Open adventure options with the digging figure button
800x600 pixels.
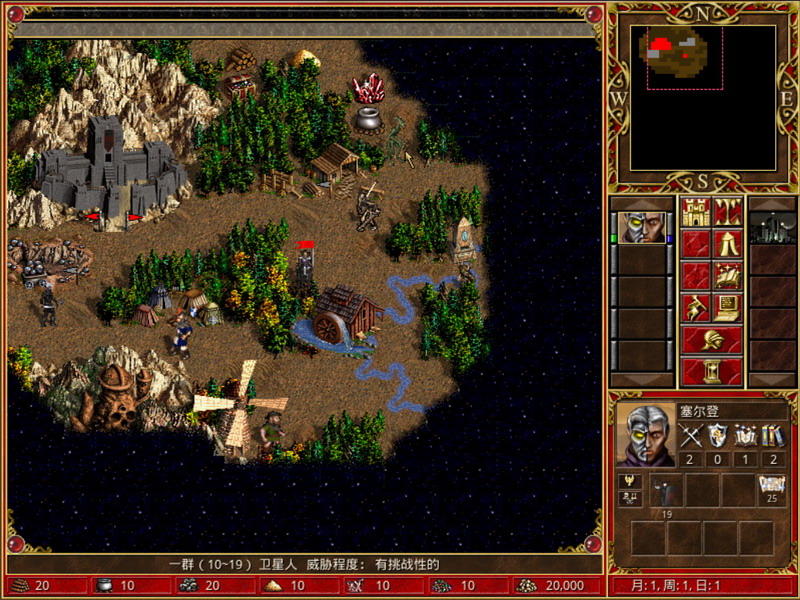(695, 306)
